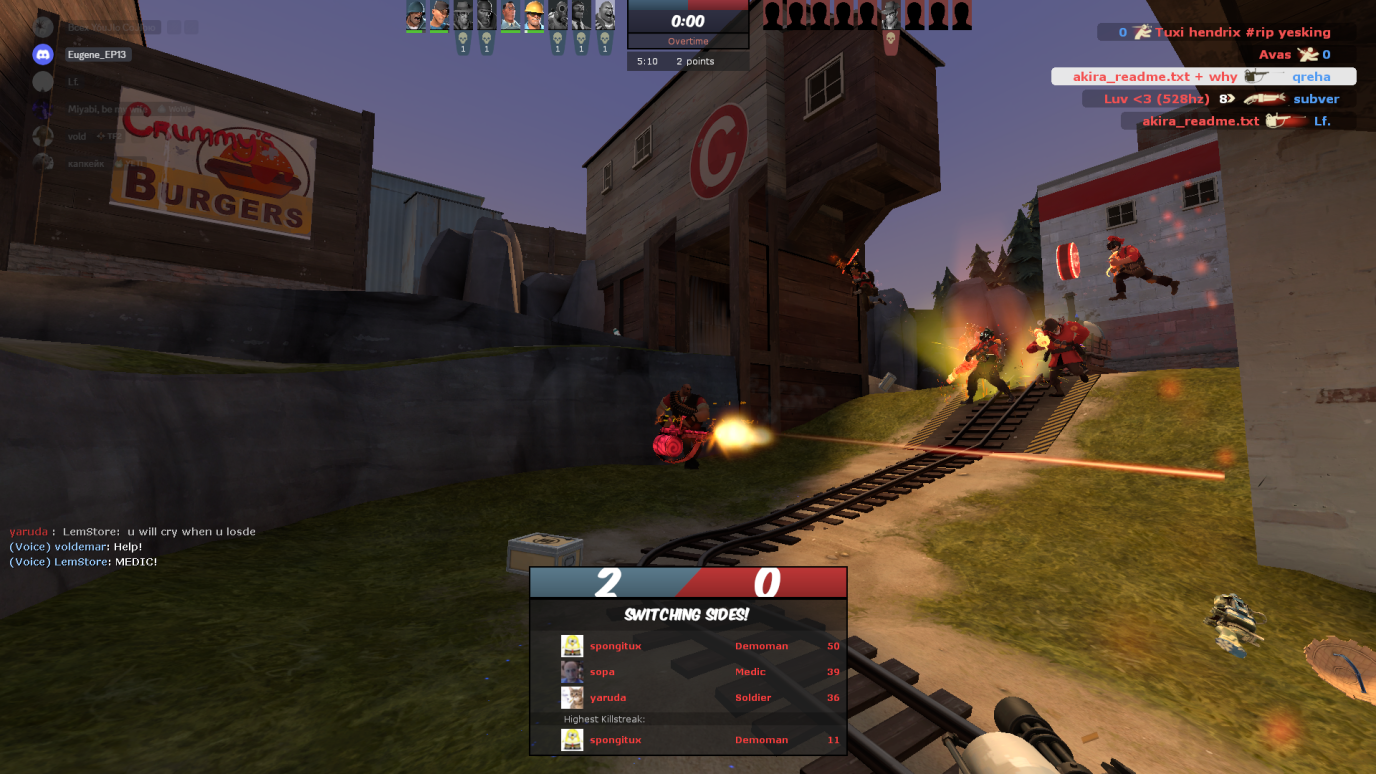
Task: Click spongitux's entry under Highest Killstreak
Action: point(688,740)
